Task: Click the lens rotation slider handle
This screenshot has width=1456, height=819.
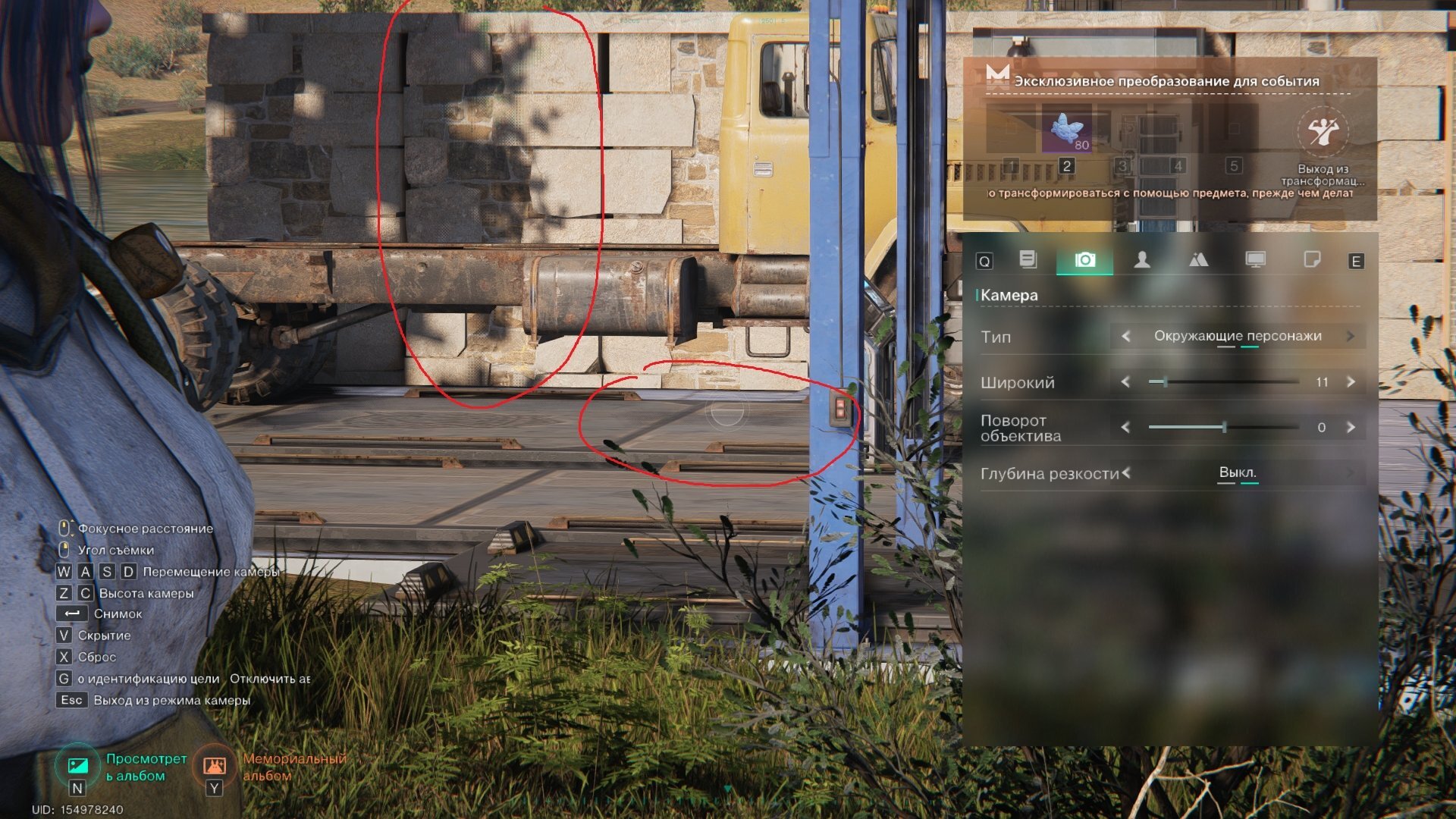Action: coord(1224,427)
